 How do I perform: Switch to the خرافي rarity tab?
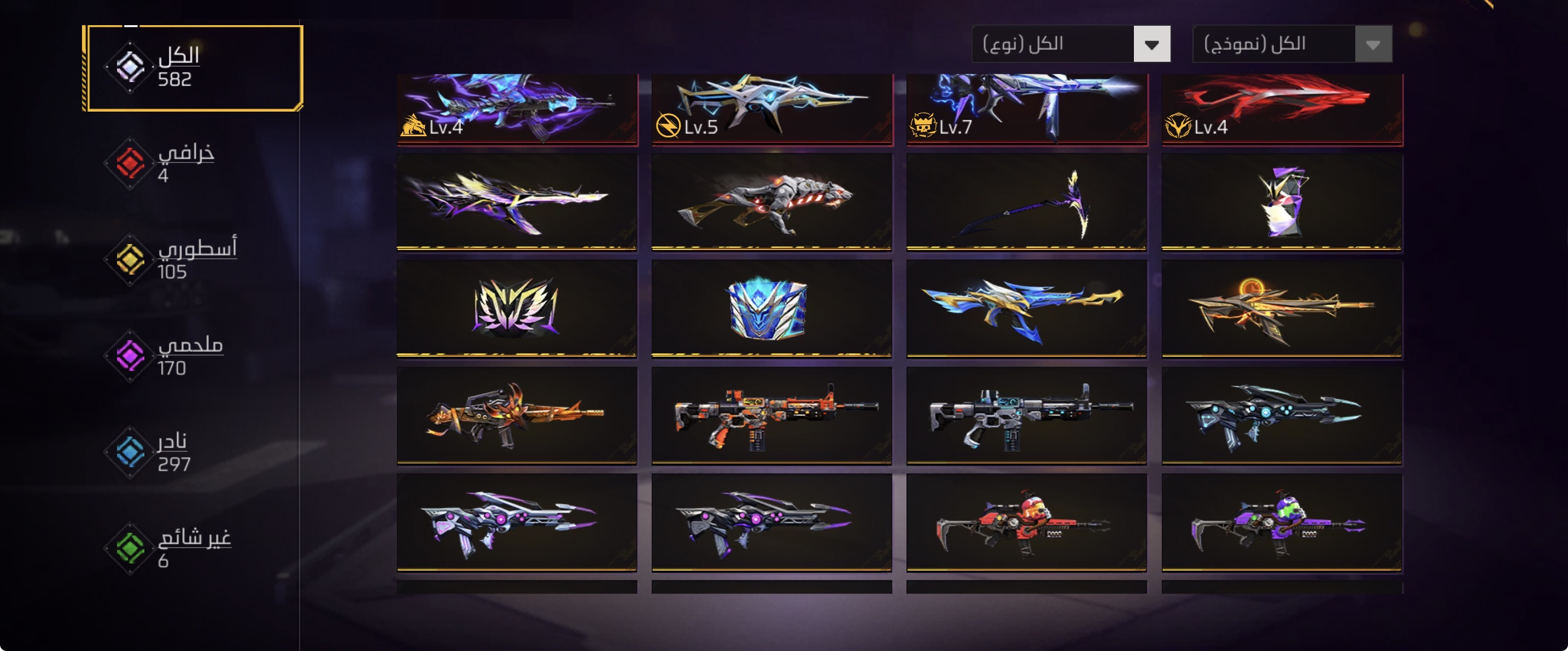[x=177, y=163]
